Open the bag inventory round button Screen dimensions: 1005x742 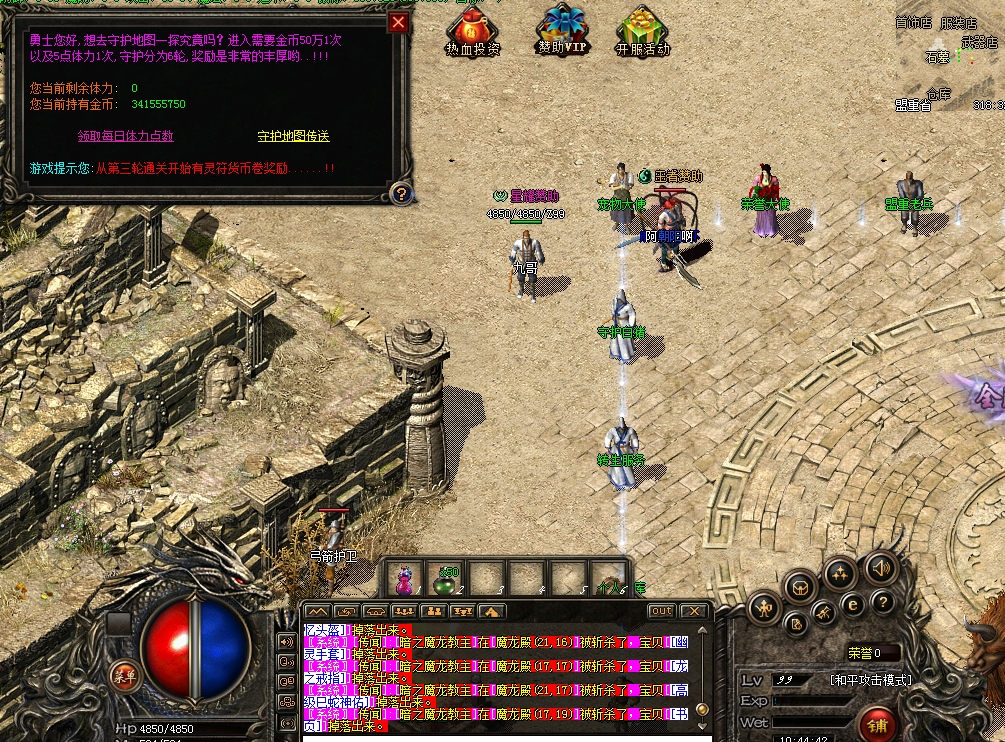(801, 587)
